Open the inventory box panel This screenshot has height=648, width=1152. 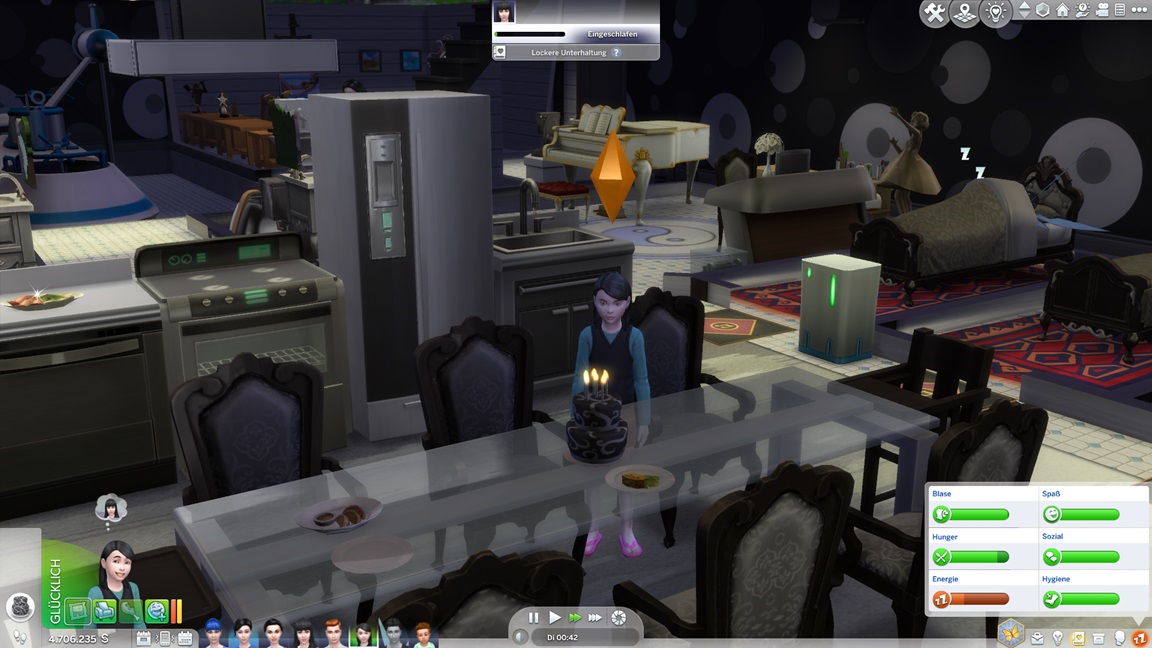[1099, 638]
